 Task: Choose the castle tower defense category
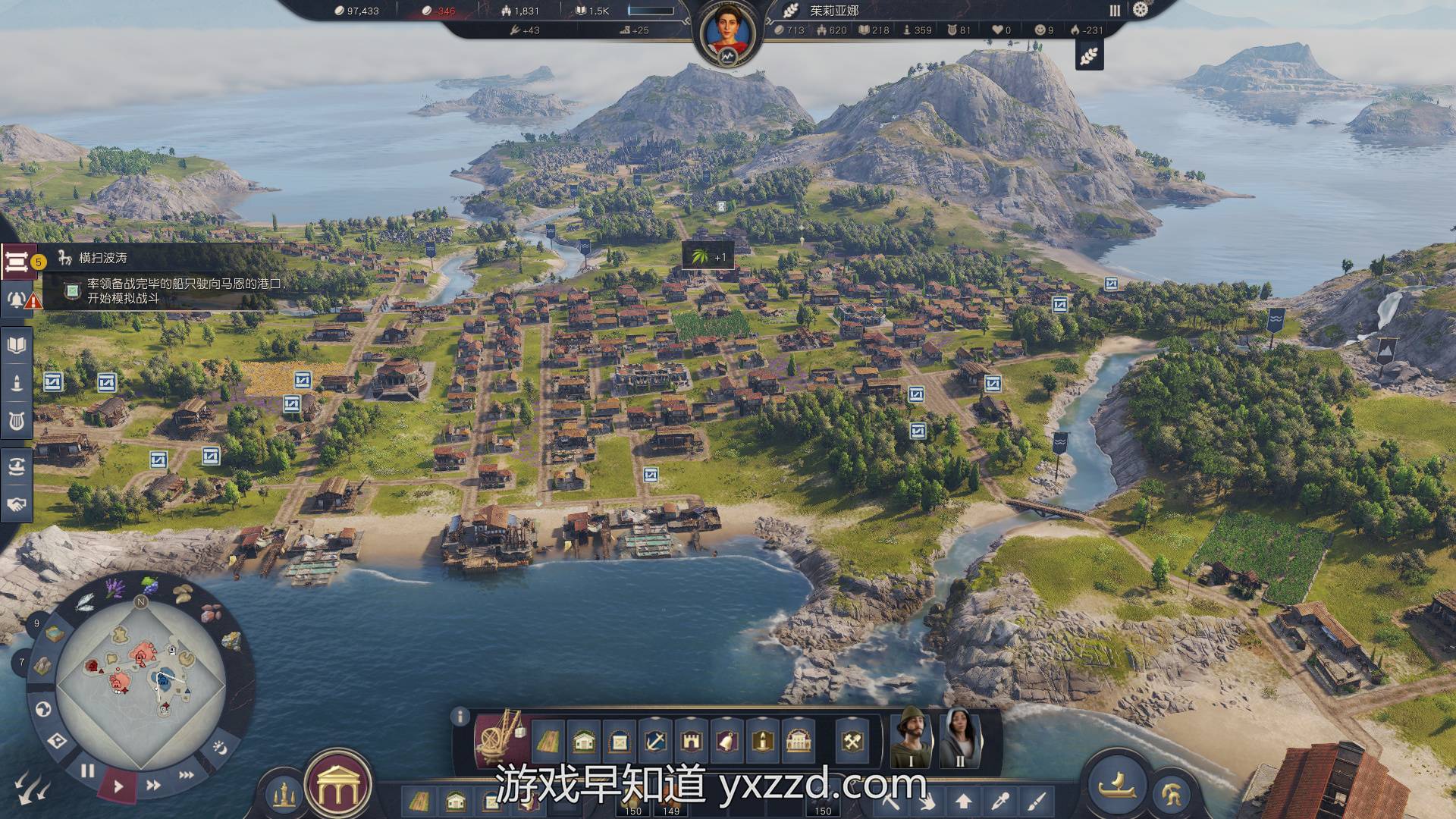[691, 740]
